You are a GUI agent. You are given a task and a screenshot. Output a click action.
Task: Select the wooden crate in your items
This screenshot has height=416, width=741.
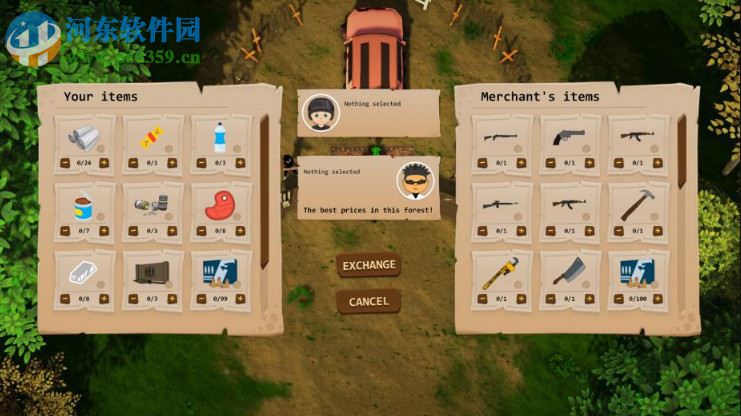coord(152,272)
